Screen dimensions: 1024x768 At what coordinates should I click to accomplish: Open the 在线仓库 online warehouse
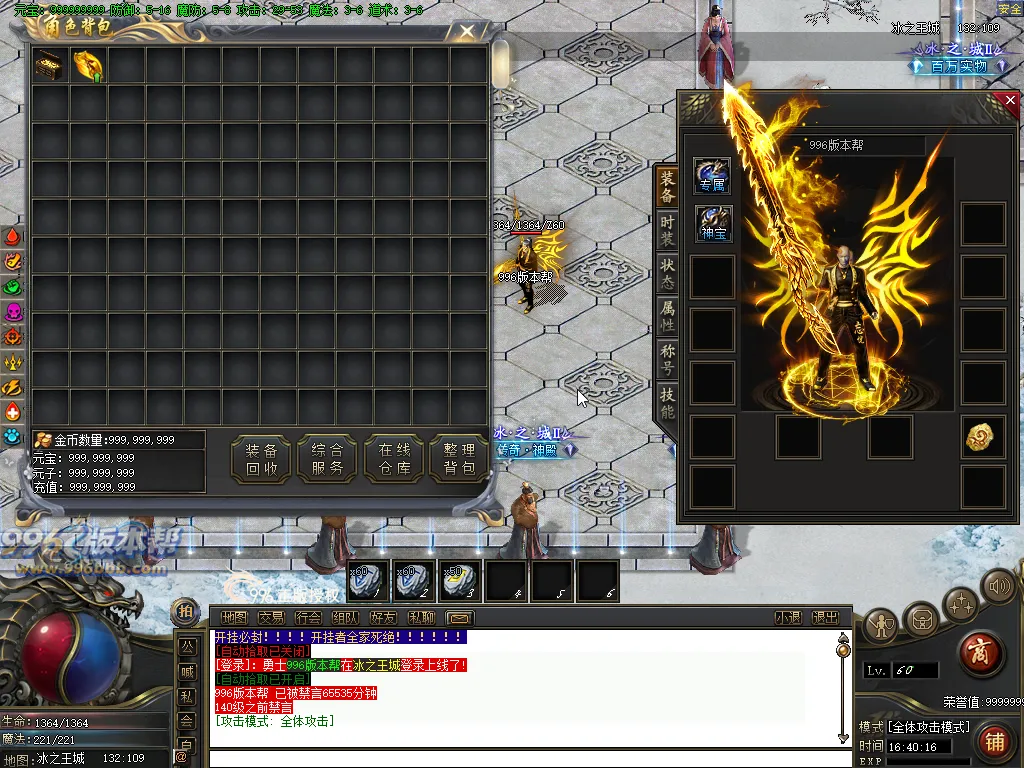[x=395, y=459]
